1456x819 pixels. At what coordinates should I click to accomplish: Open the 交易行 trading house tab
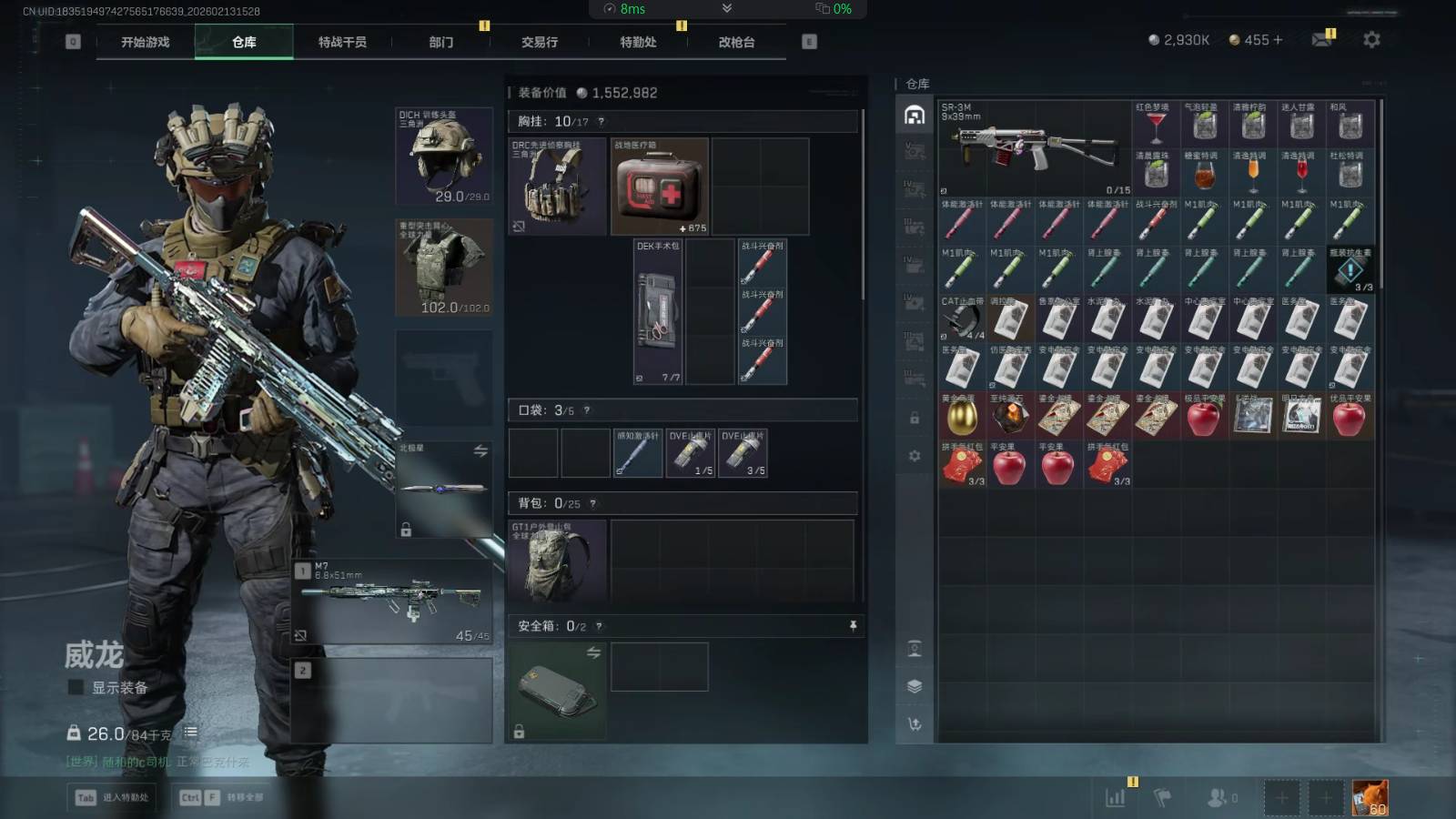pyautogui.click(x=540, y=42)
